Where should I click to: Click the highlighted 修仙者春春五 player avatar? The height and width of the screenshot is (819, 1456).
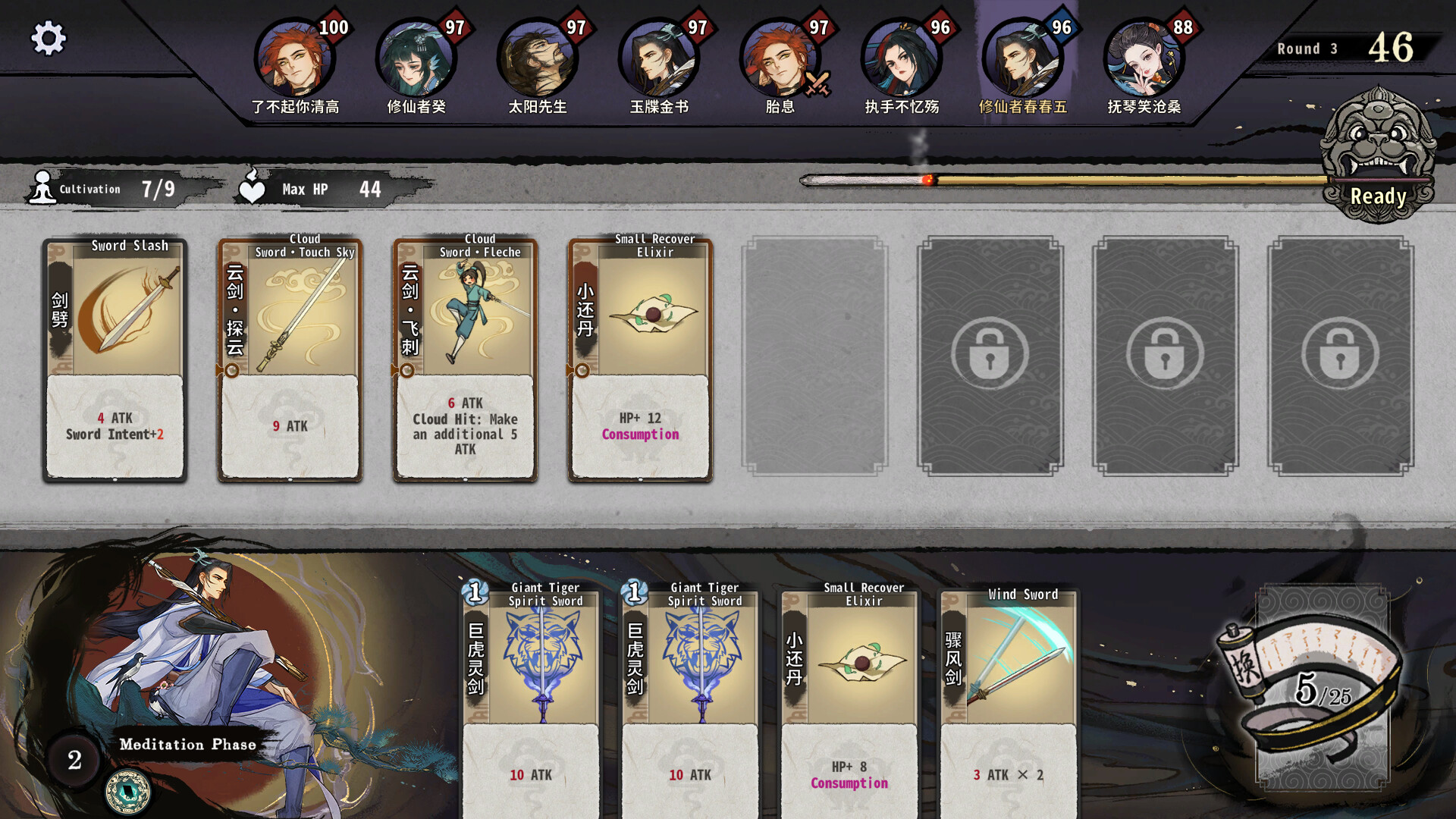pyautogui.click(x=1024, y=57)
